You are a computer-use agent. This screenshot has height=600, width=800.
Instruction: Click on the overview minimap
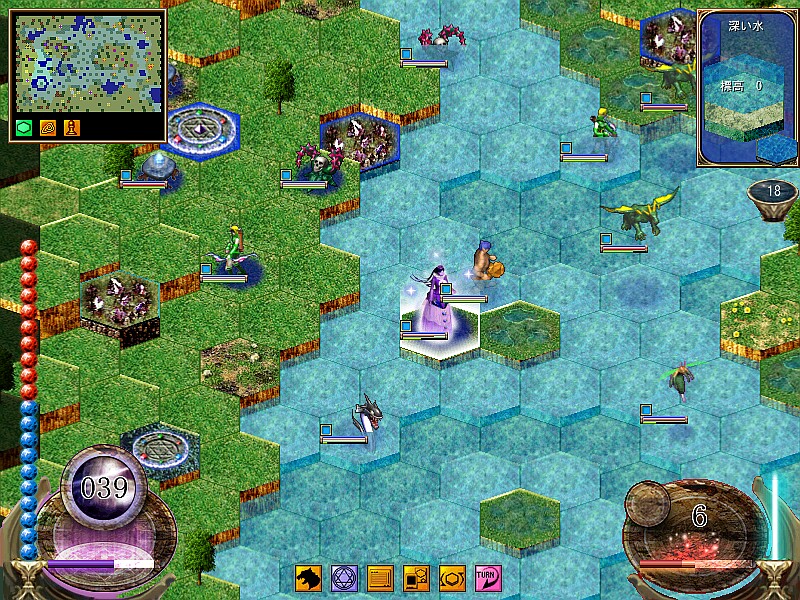click(87, 63)
